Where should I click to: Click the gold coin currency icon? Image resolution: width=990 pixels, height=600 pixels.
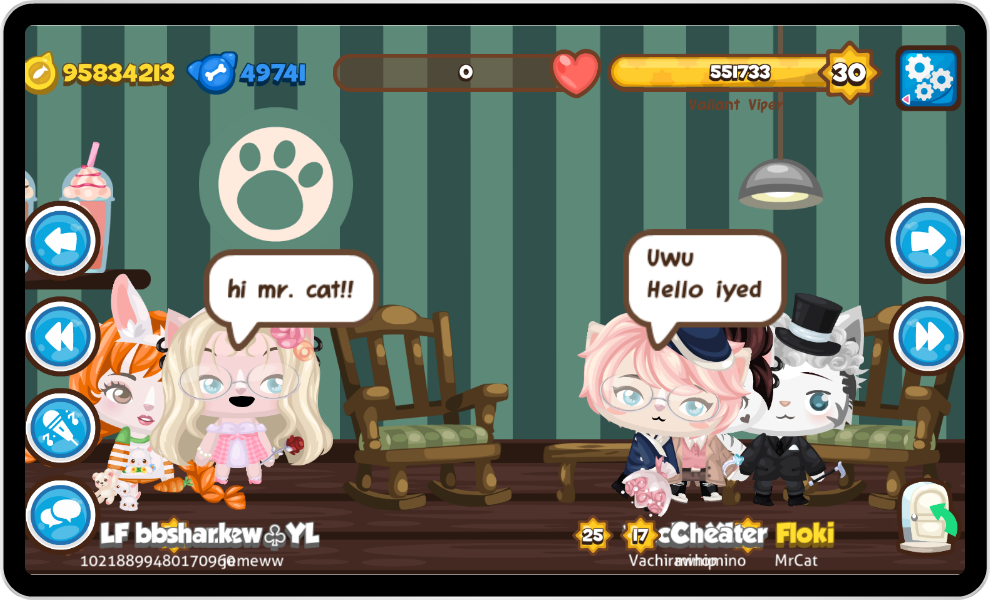[x=41, y=73]
